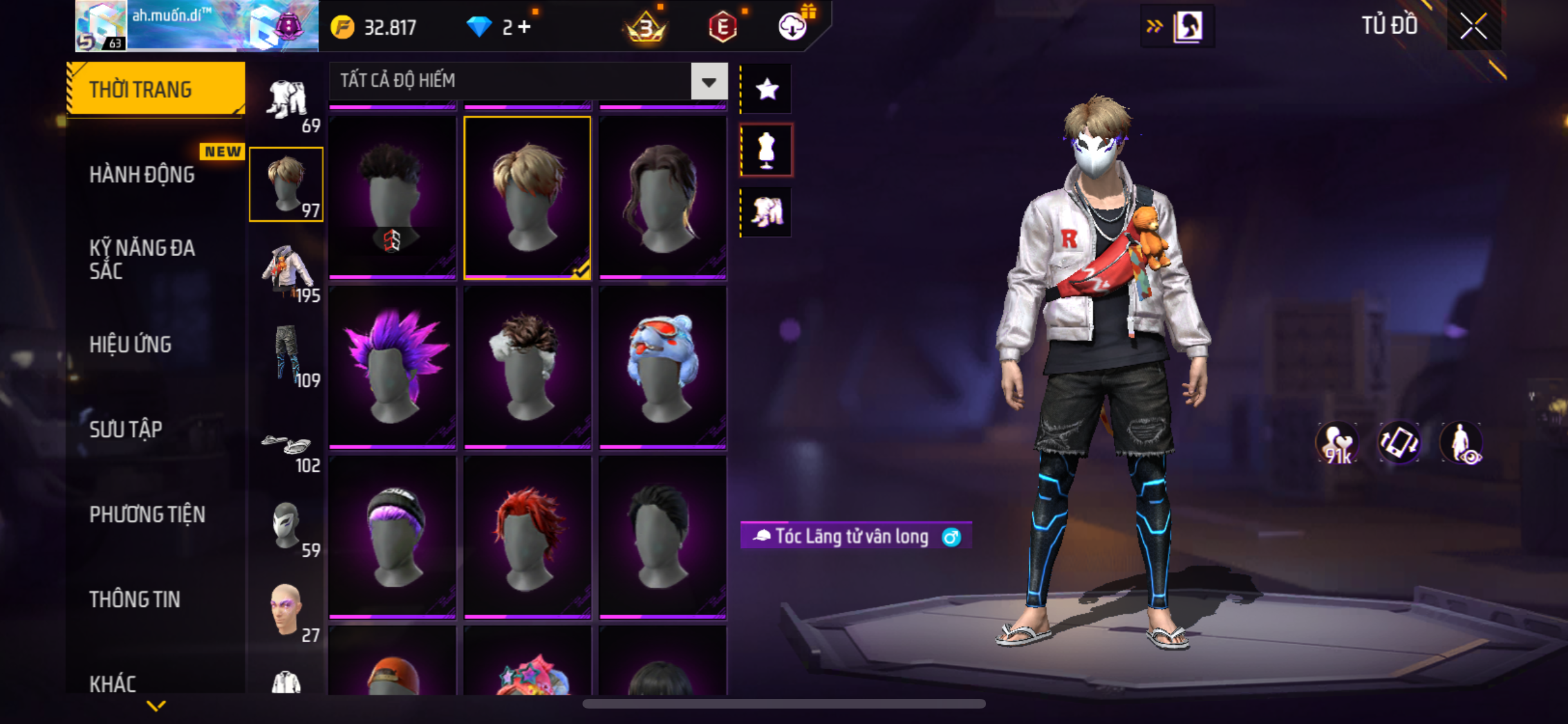Select the jacket tops subcategory
1568x724 pixels.
click(x=286, y=270)
